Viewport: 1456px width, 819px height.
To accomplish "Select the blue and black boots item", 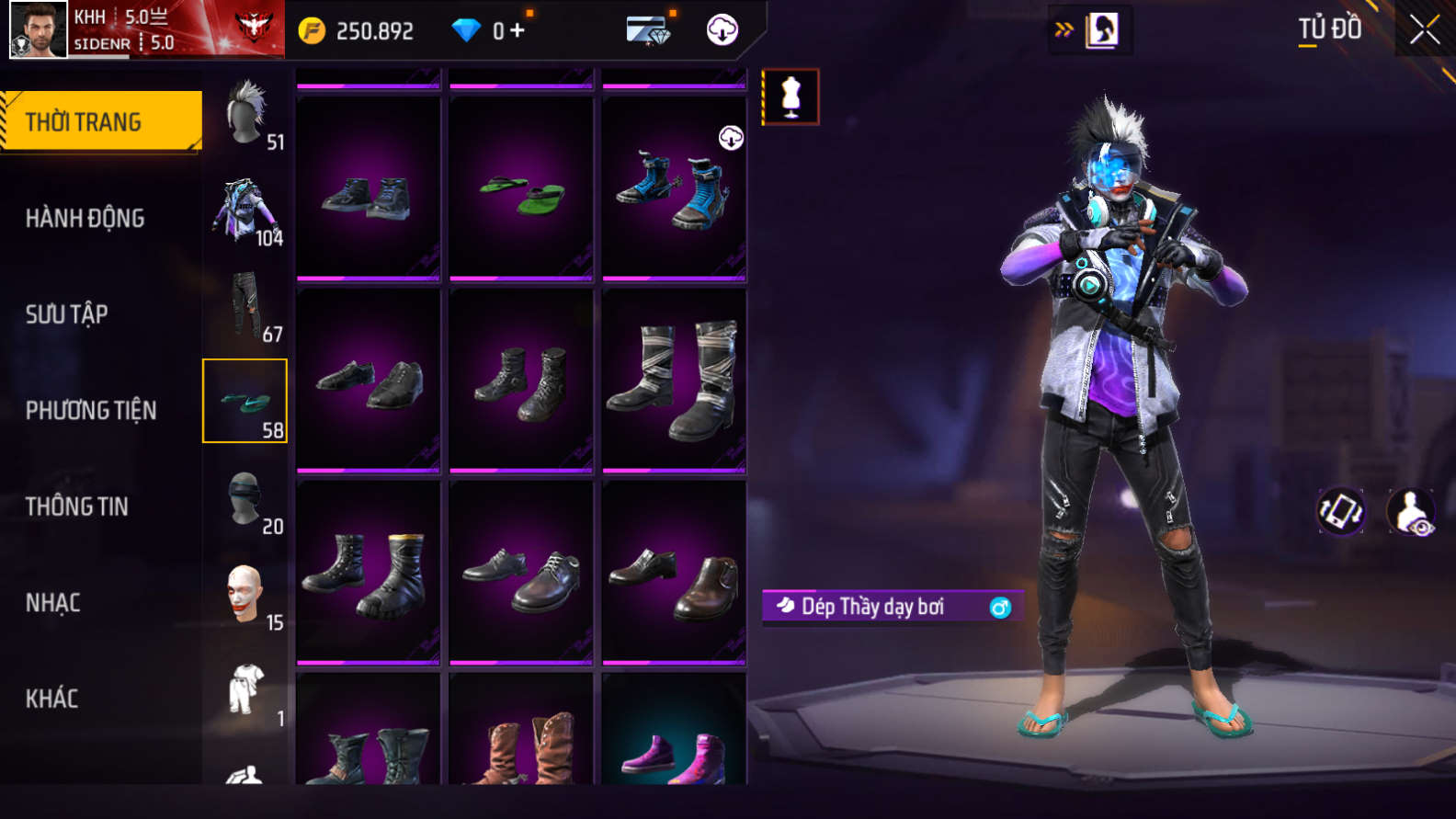I will tap(674, 189).
